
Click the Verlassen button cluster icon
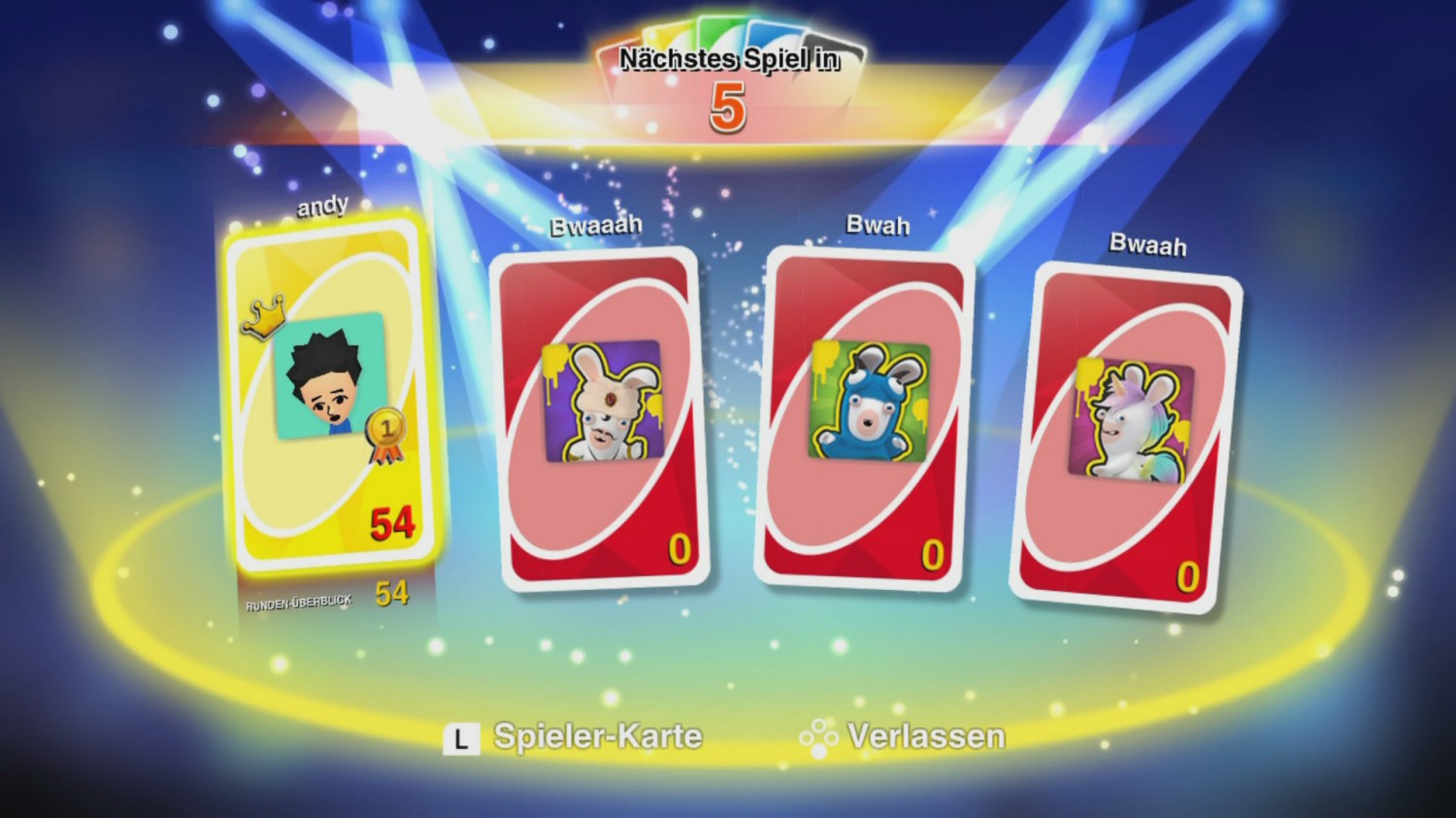coord(821,737)
